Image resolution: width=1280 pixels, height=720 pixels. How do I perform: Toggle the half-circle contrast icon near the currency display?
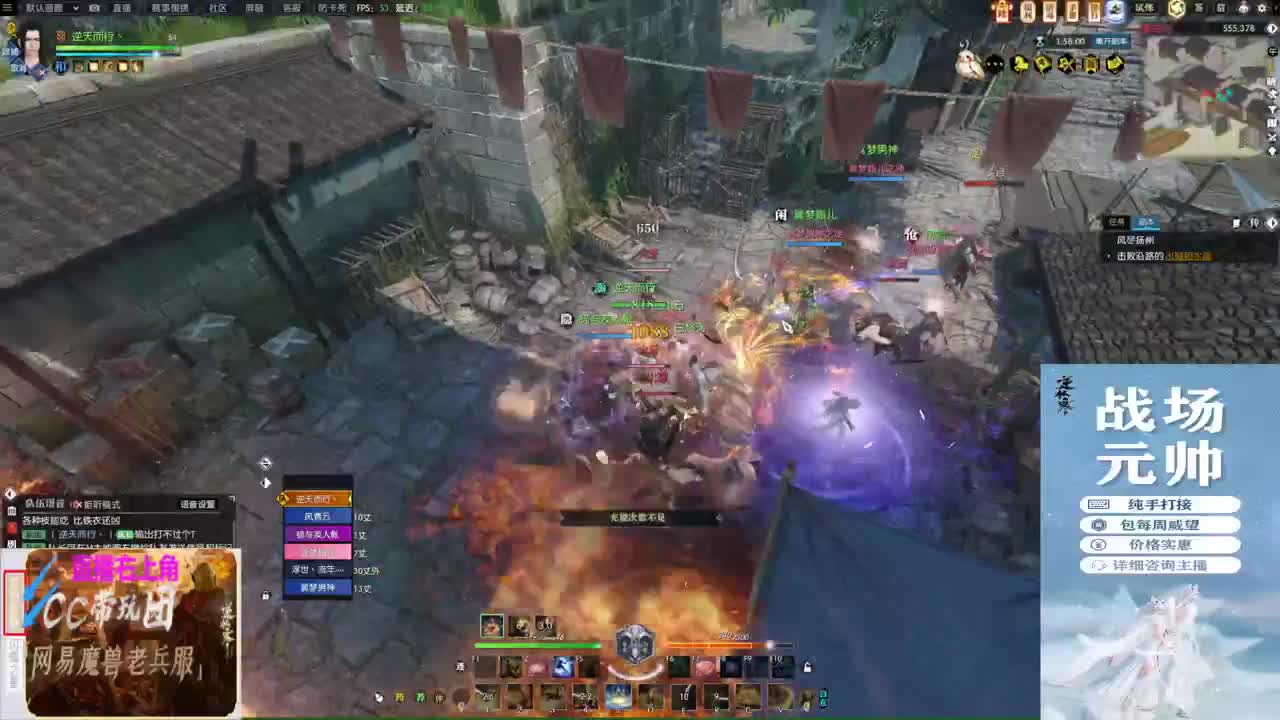(x=1270, y=28)
